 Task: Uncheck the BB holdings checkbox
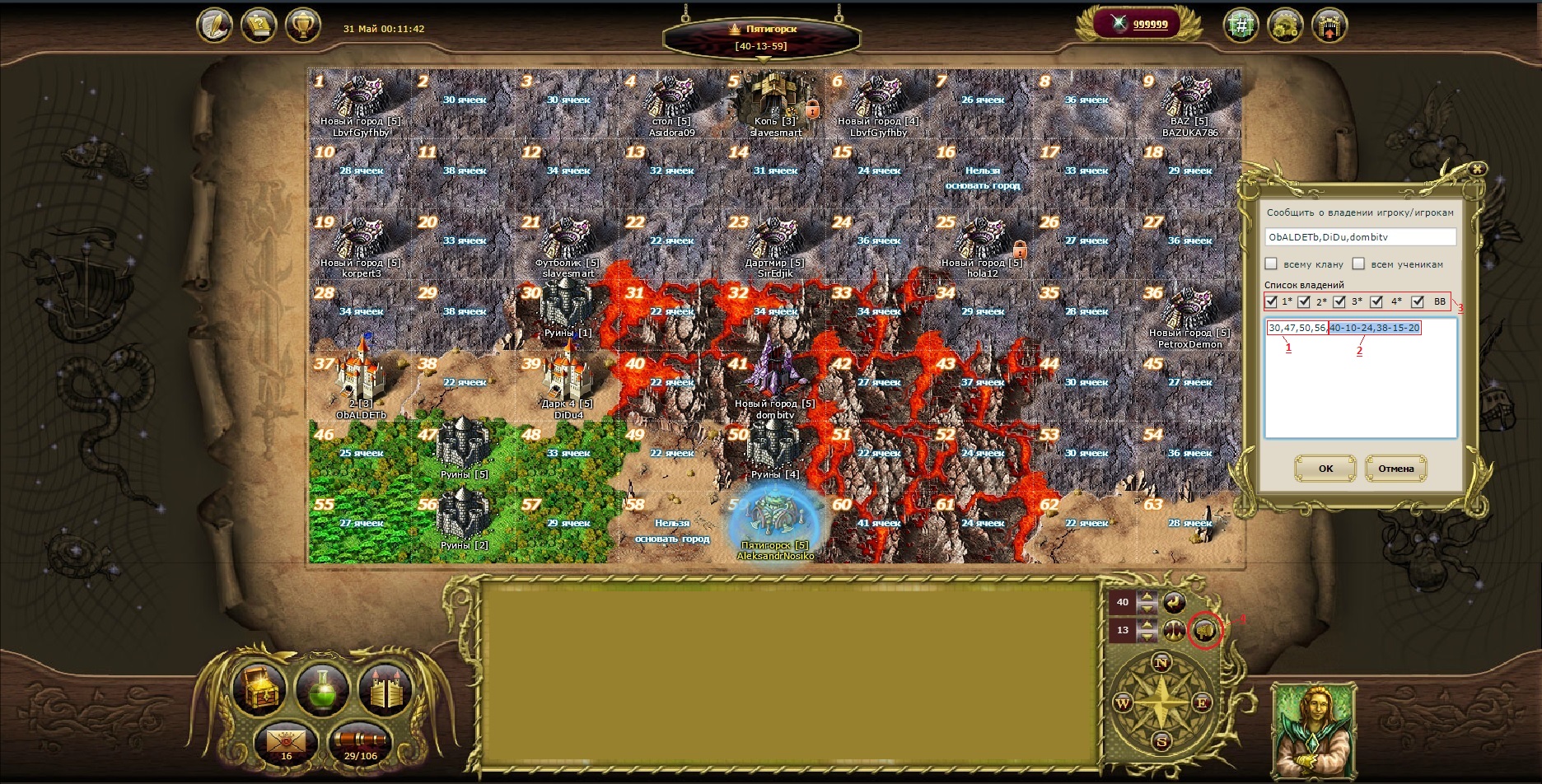tap(1418, 301)
